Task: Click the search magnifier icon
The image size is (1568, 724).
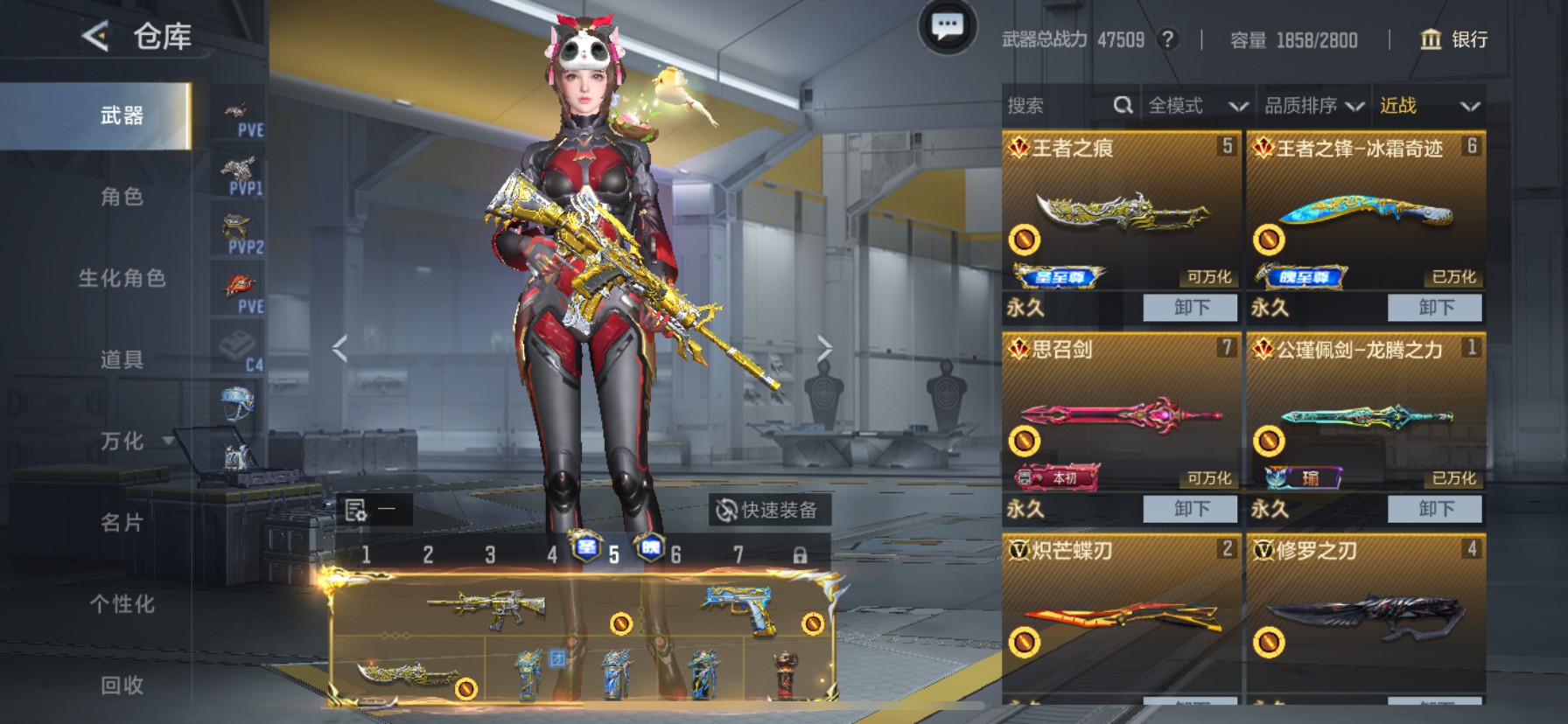Action: (x=1123, y=105)
